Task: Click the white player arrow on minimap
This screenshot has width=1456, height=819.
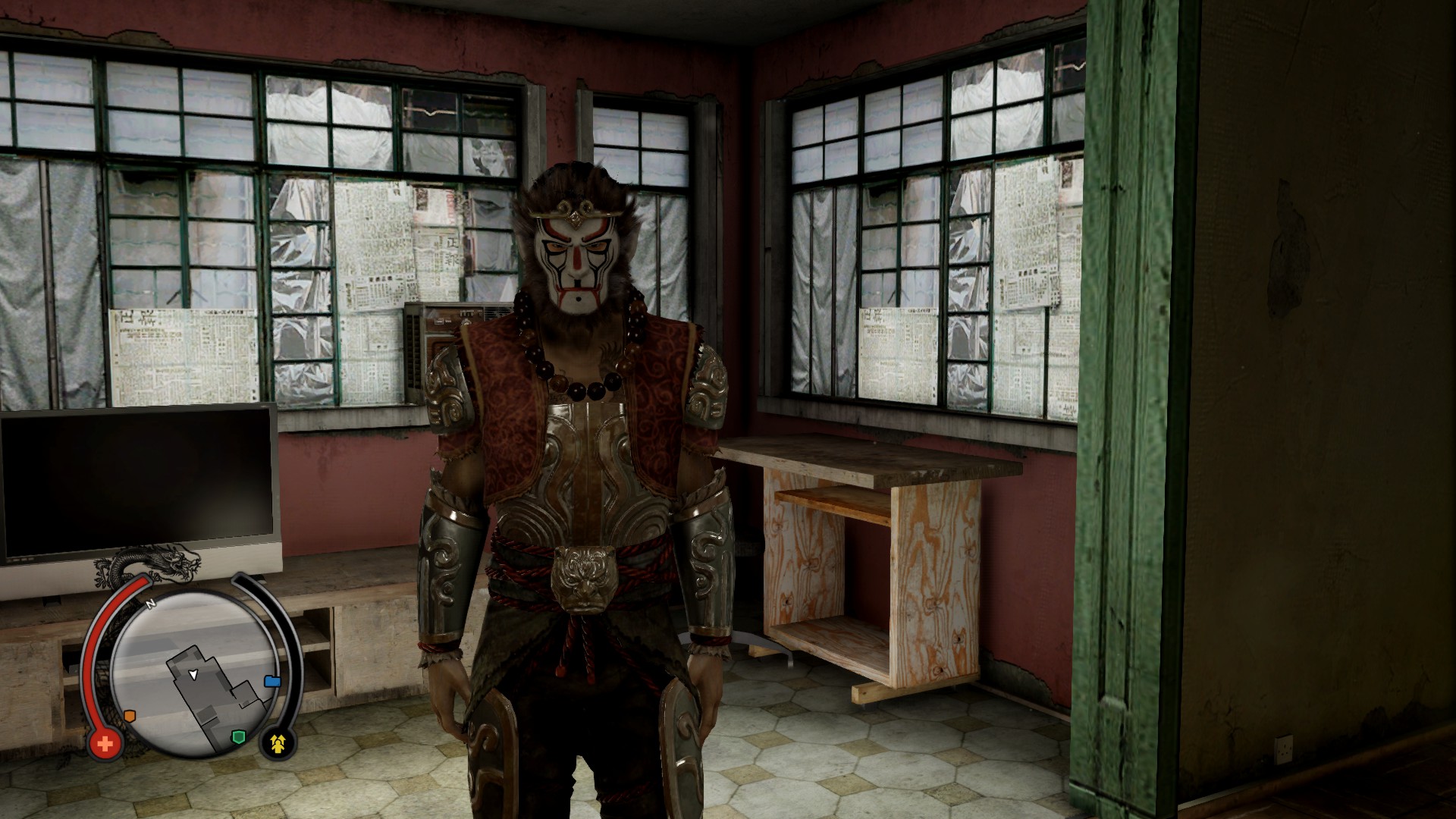Action: (x=193, y=673)
